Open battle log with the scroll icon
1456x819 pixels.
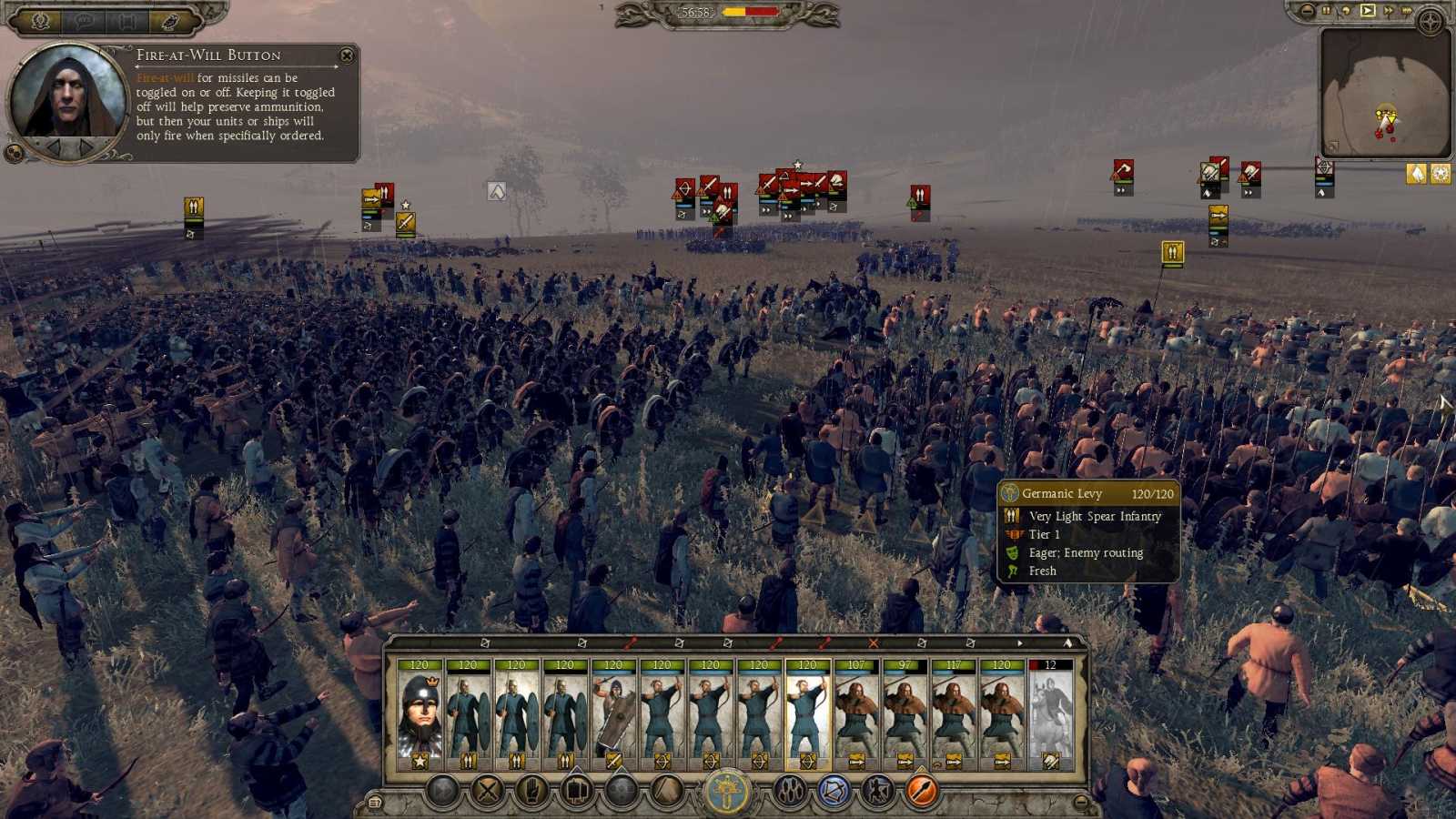pyautogui.click(x=375, y=801)
